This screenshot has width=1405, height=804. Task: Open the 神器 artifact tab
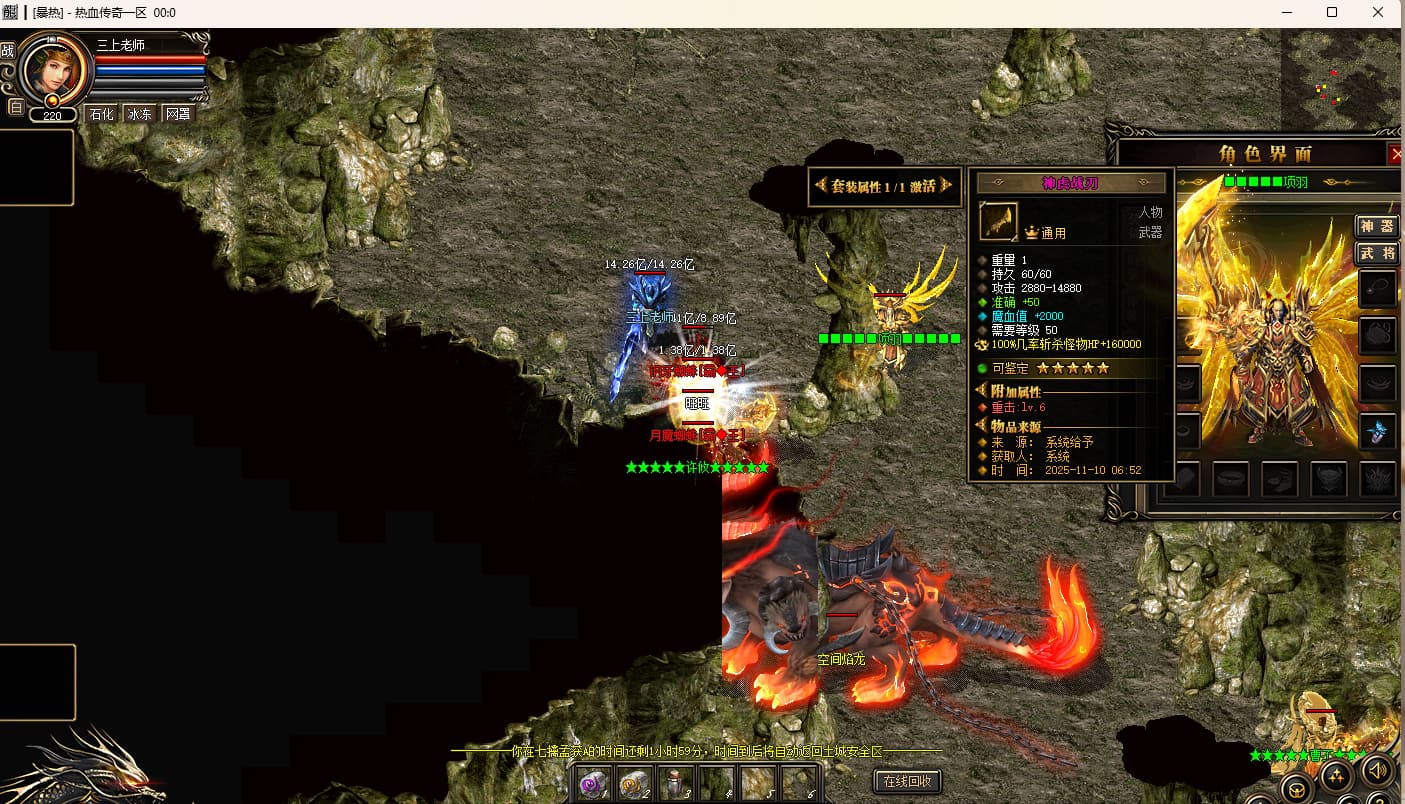tap(1376, 226)
